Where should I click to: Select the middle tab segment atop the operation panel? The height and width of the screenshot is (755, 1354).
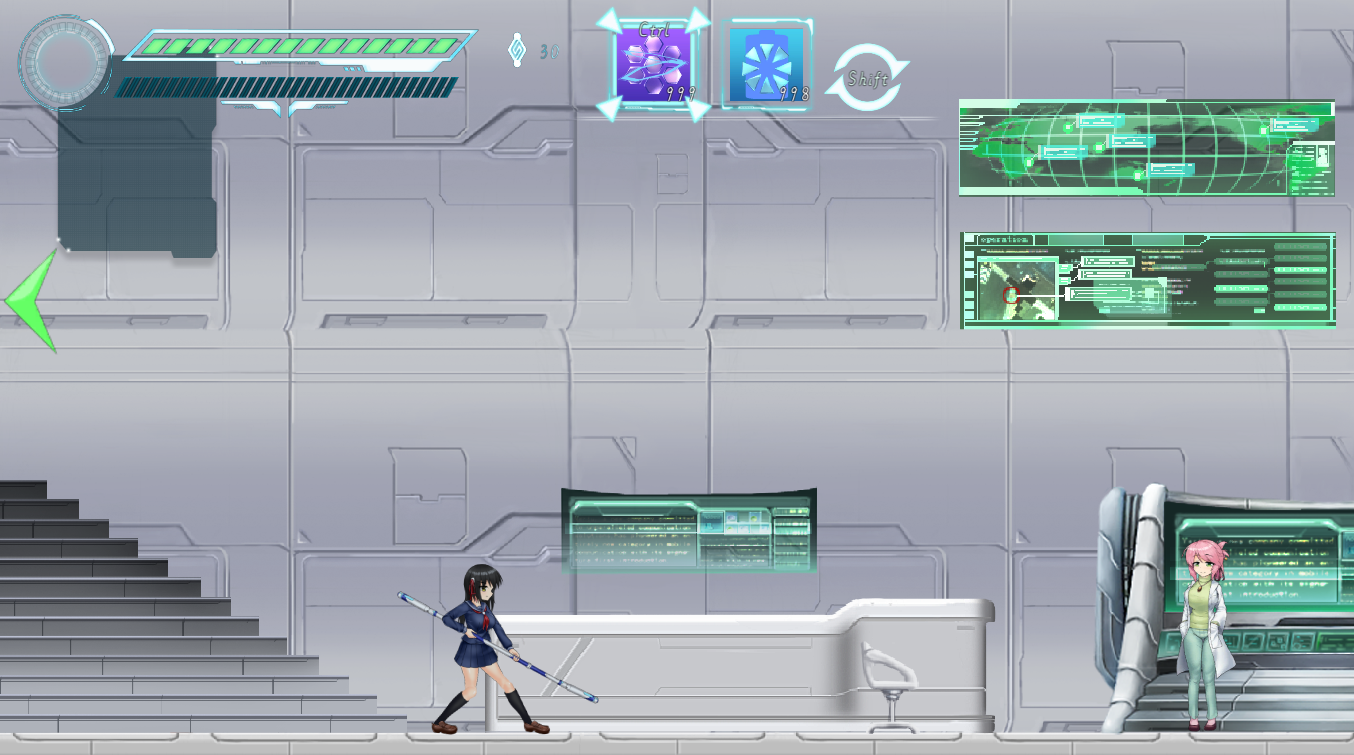point(1117,238)
